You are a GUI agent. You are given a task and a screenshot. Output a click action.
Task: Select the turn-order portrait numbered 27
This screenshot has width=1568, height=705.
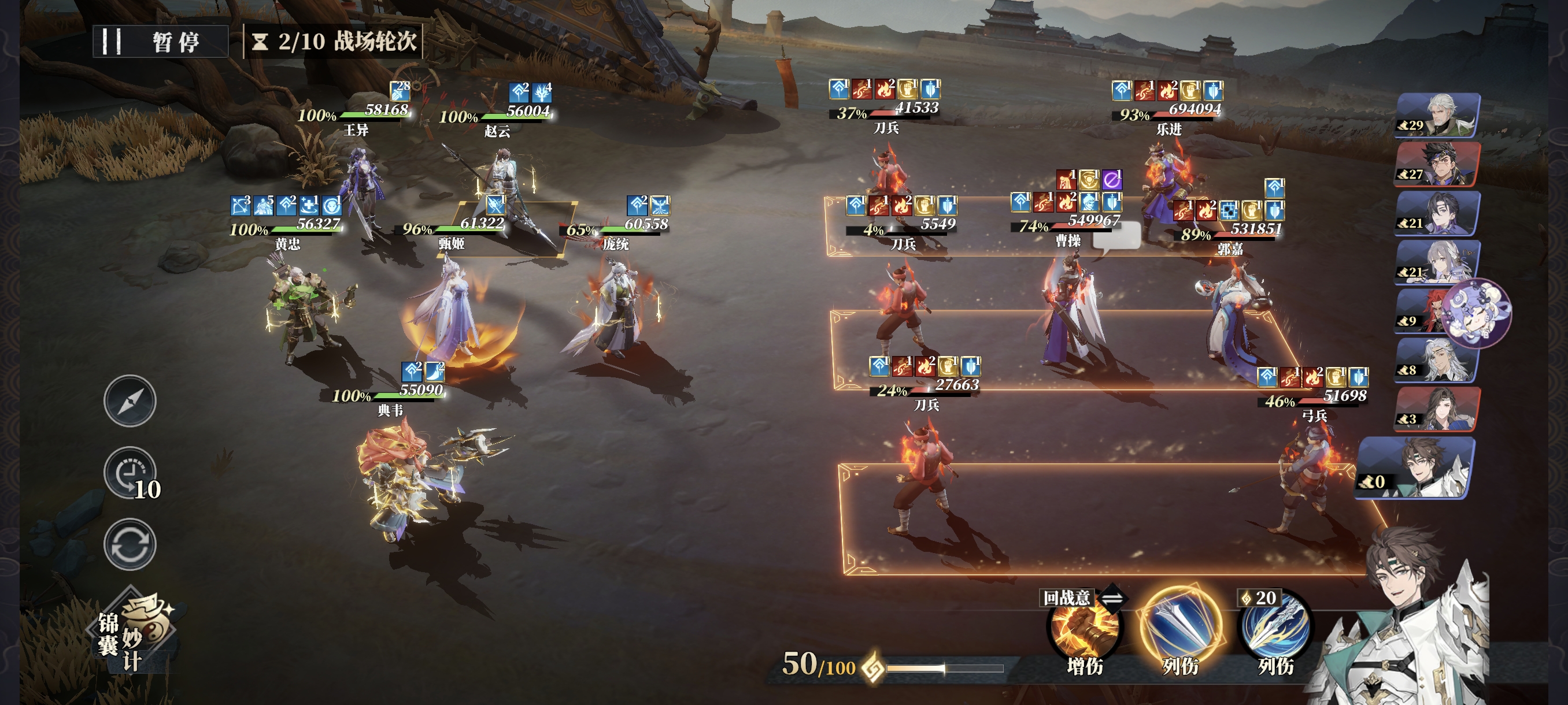[x=1437, y=164]
